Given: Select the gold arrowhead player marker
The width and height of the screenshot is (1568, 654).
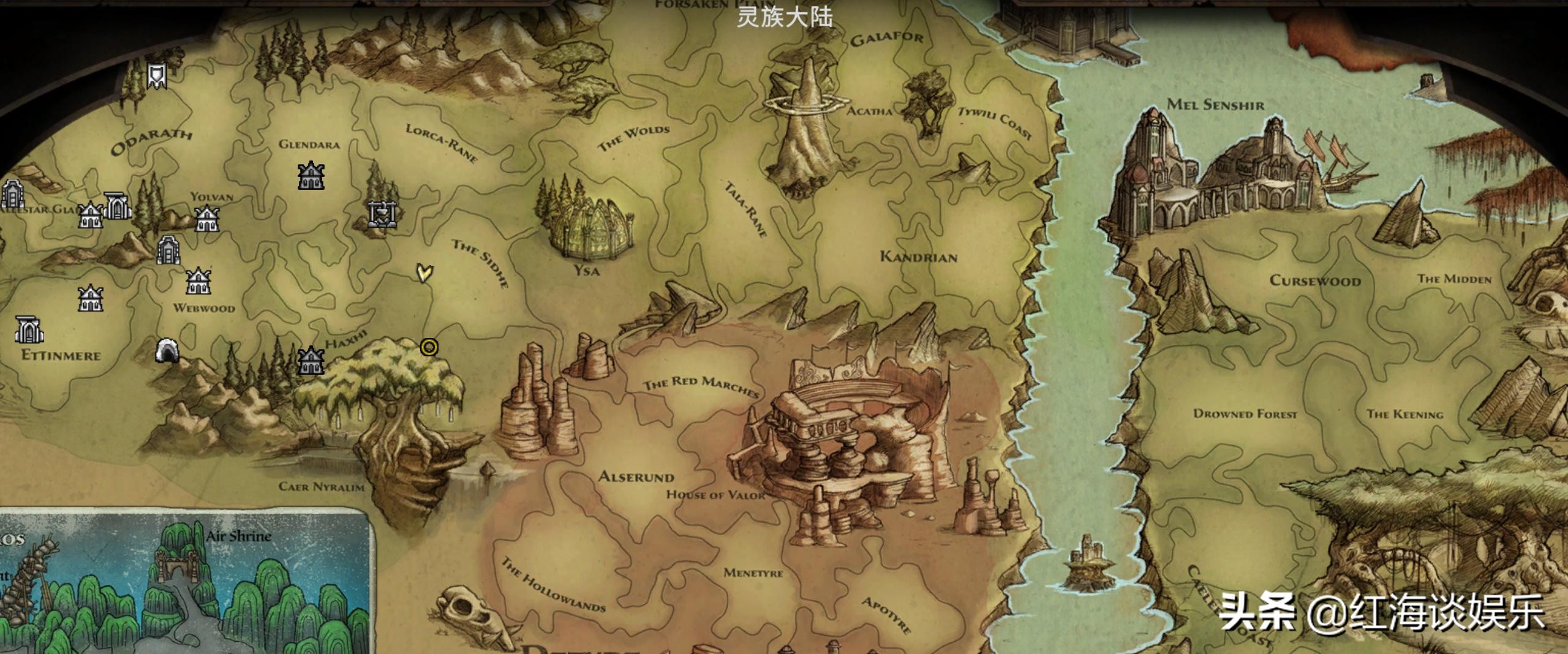Looking at the screenshot, I should (424, 272).
